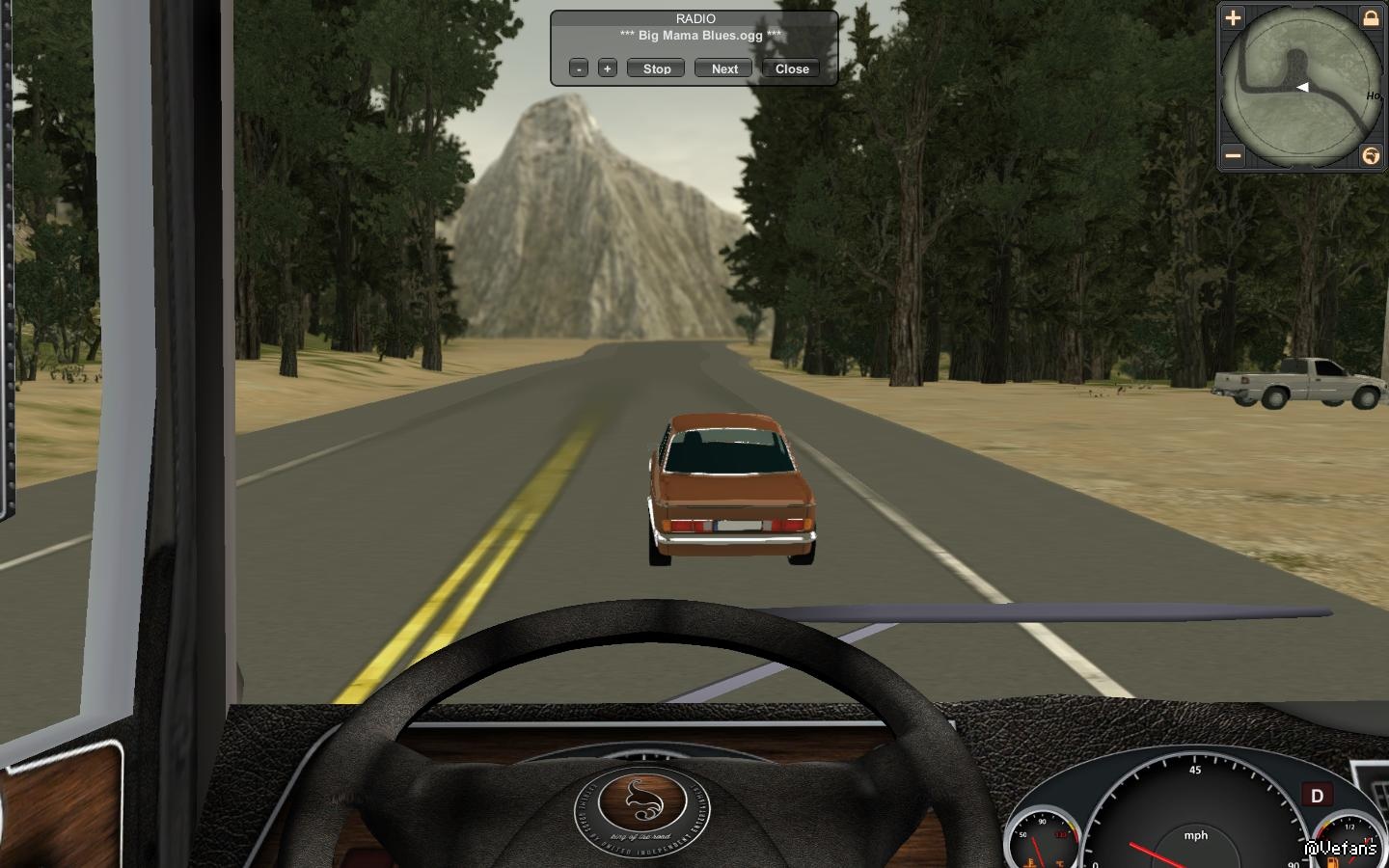Viewport: 1389px width, 868px height.
Task: Zoom out the minimap with its minus button
Action: [1233, 155]
